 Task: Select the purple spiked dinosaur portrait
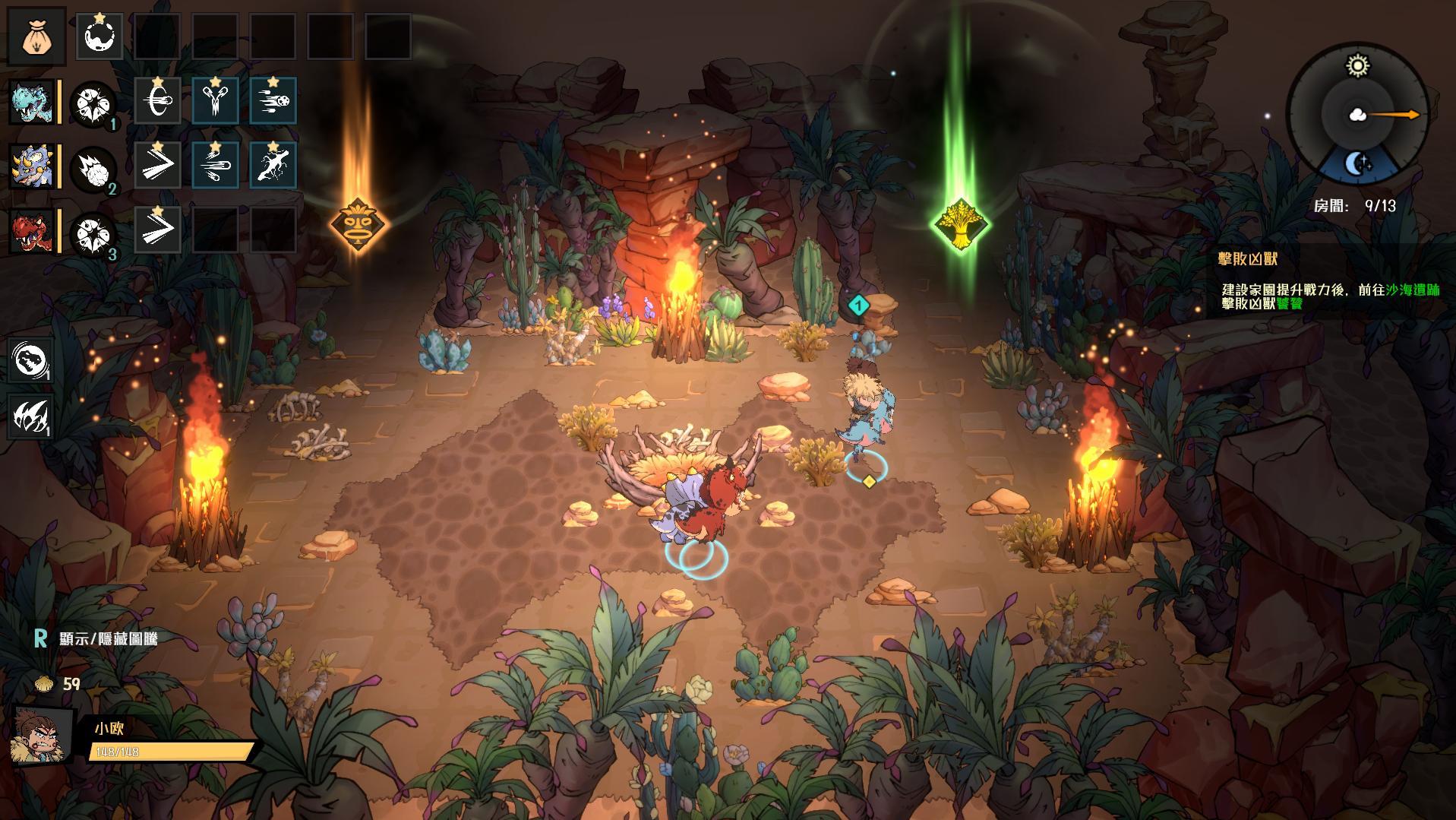[32, 165]
